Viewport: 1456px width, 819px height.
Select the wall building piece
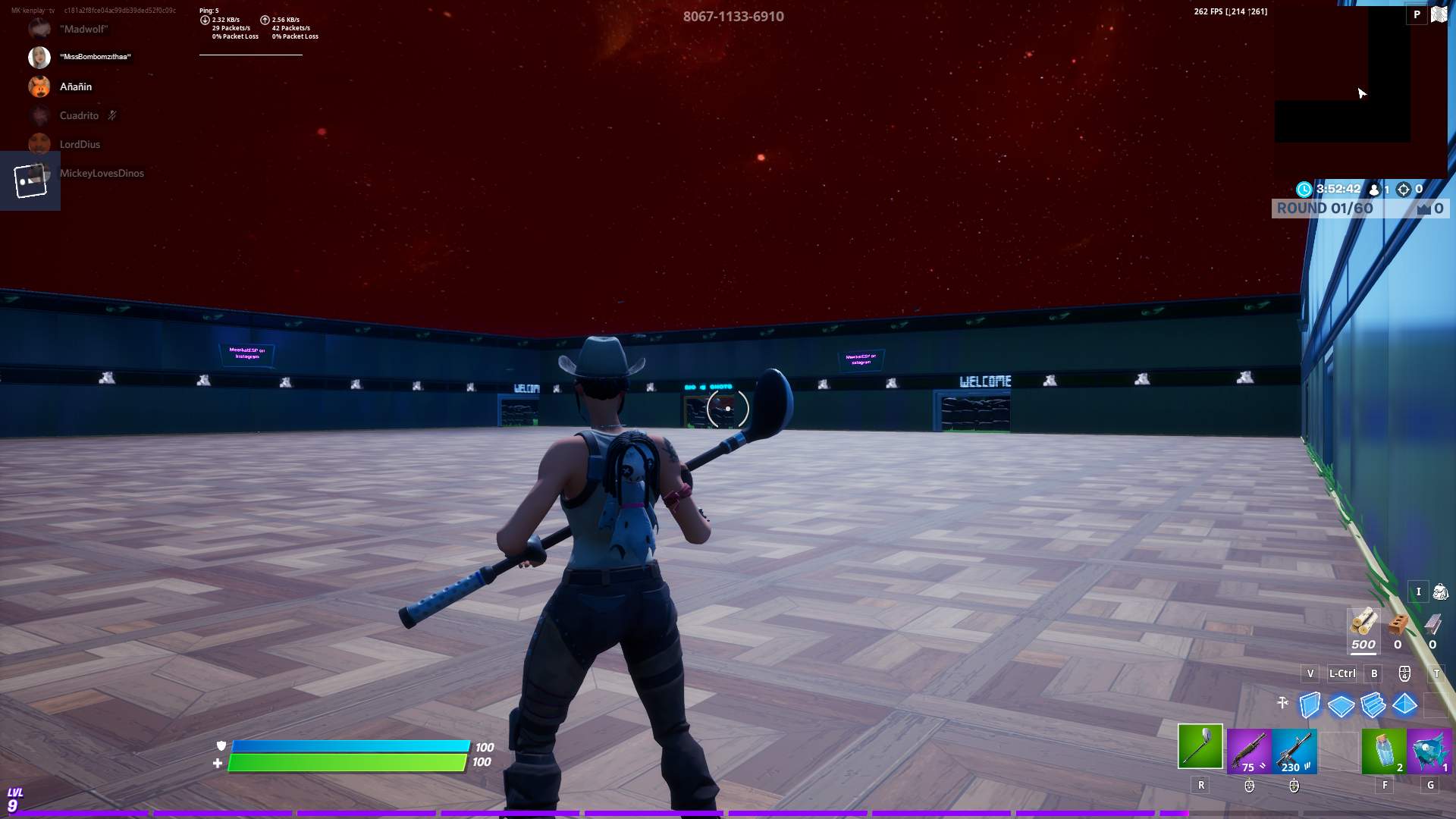[1310, 705]
